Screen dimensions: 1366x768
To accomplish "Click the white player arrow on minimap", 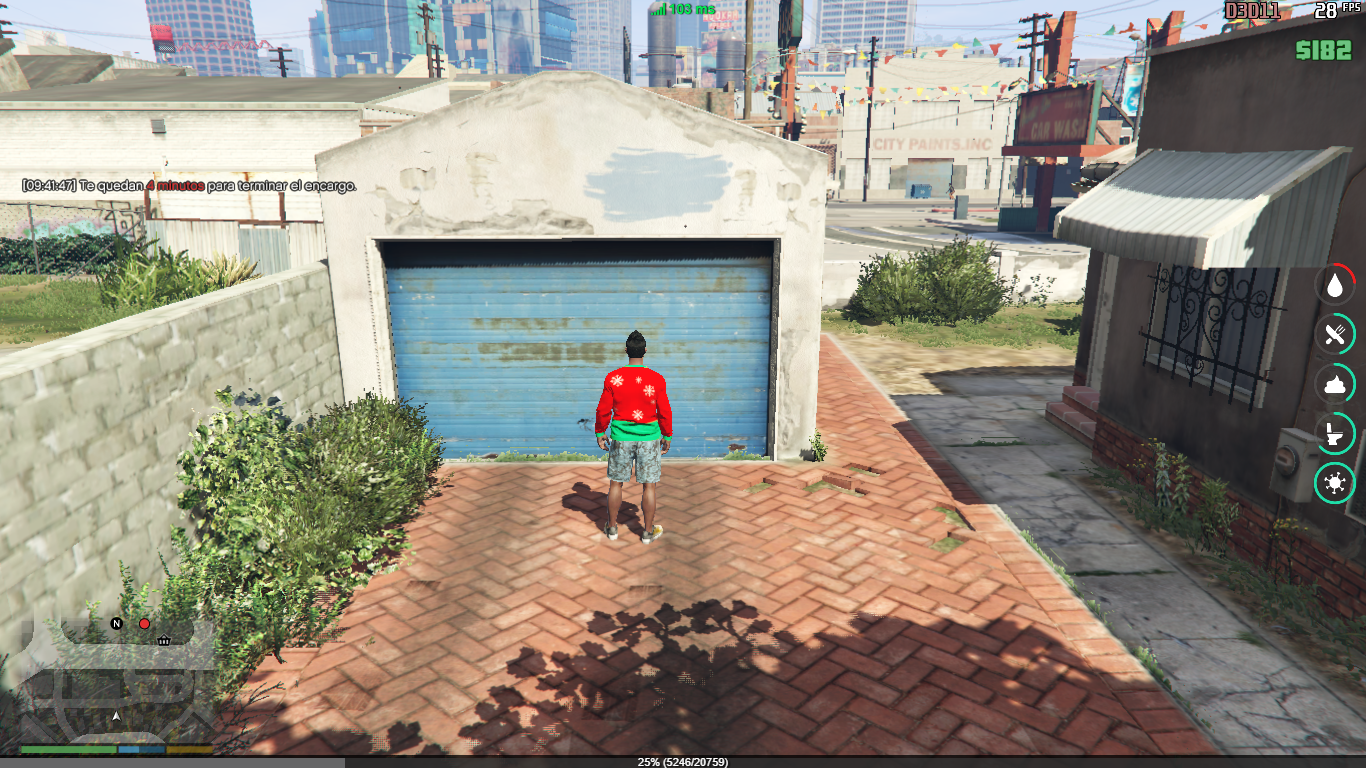I will 116,716.
